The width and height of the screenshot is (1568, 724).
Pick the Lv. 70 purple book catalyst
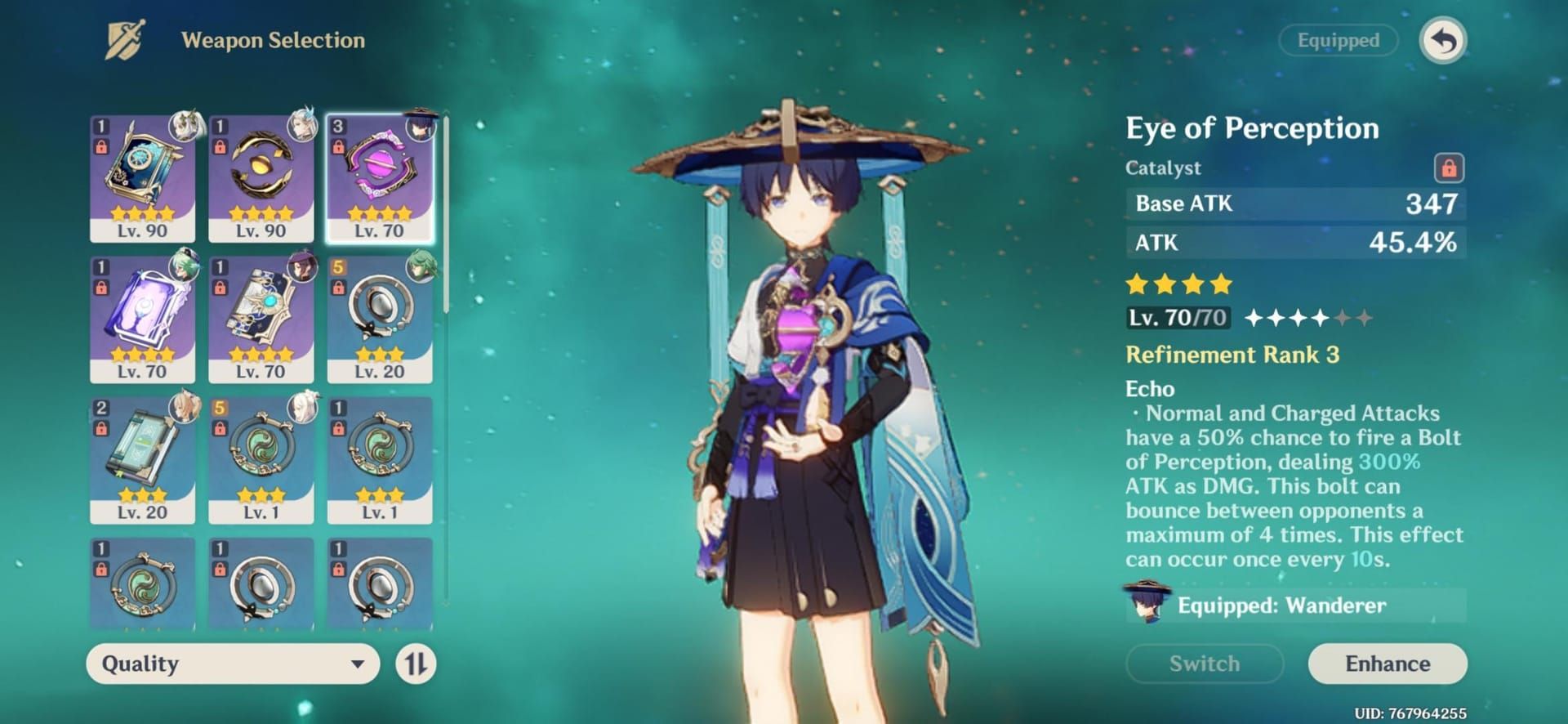(x=142, y=319)
